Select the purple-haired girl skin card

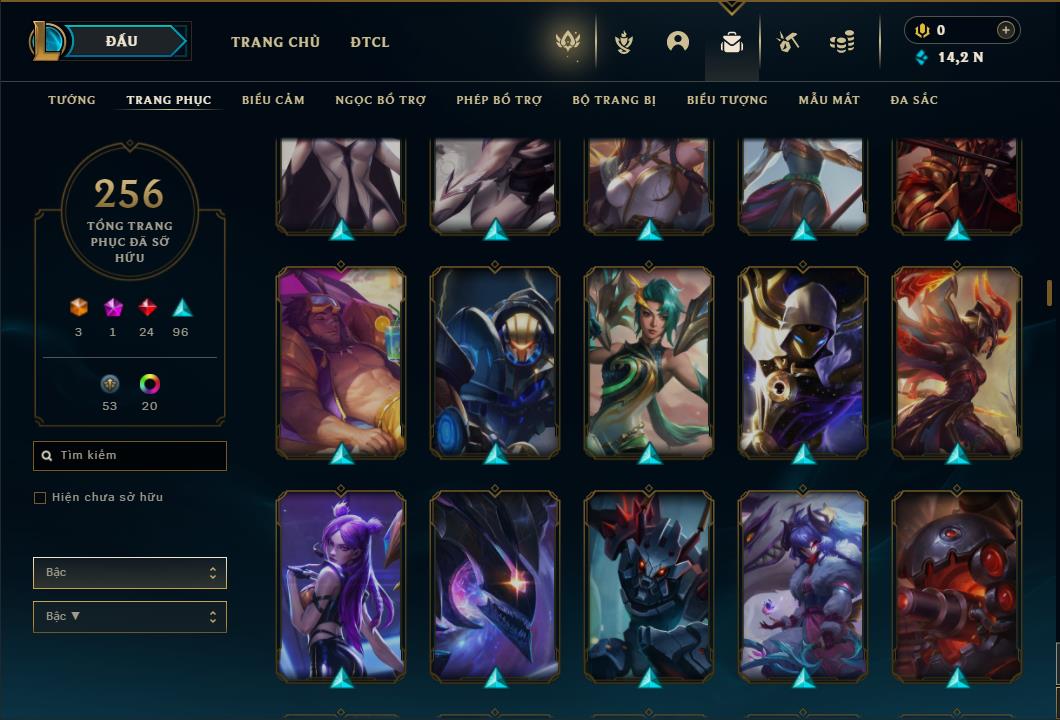pyautogui.click(x=341, y=585)
